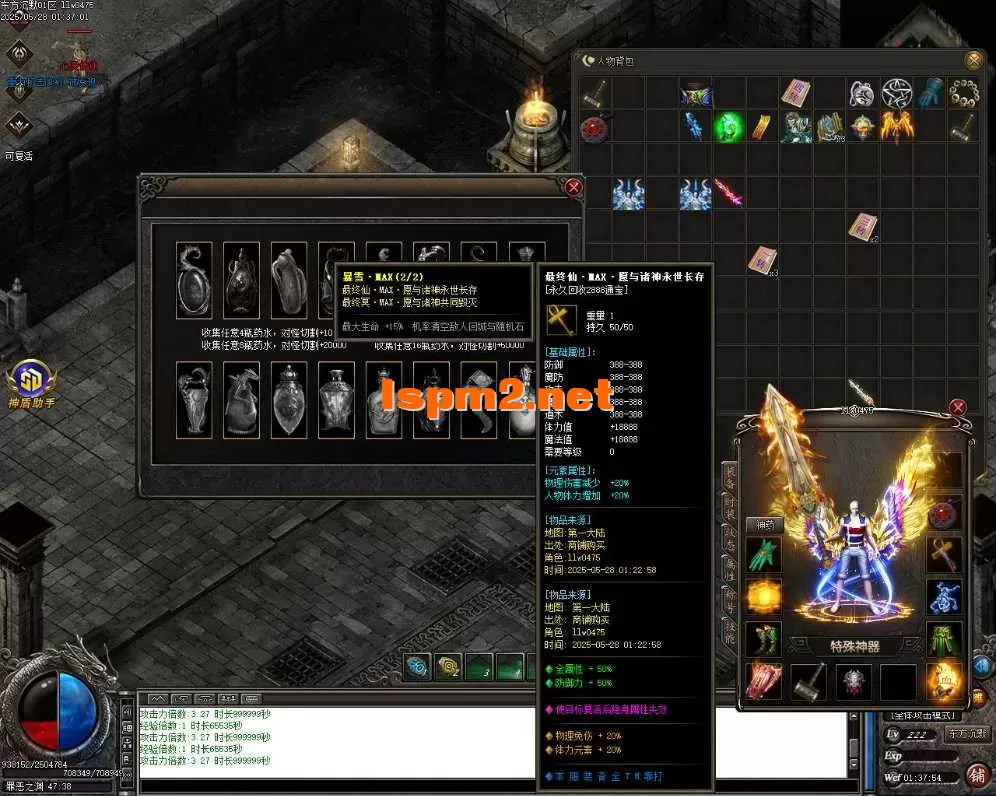Select the blue glove item in bag
The width and height of the screenshot is (996, 796).
(929, 93)
